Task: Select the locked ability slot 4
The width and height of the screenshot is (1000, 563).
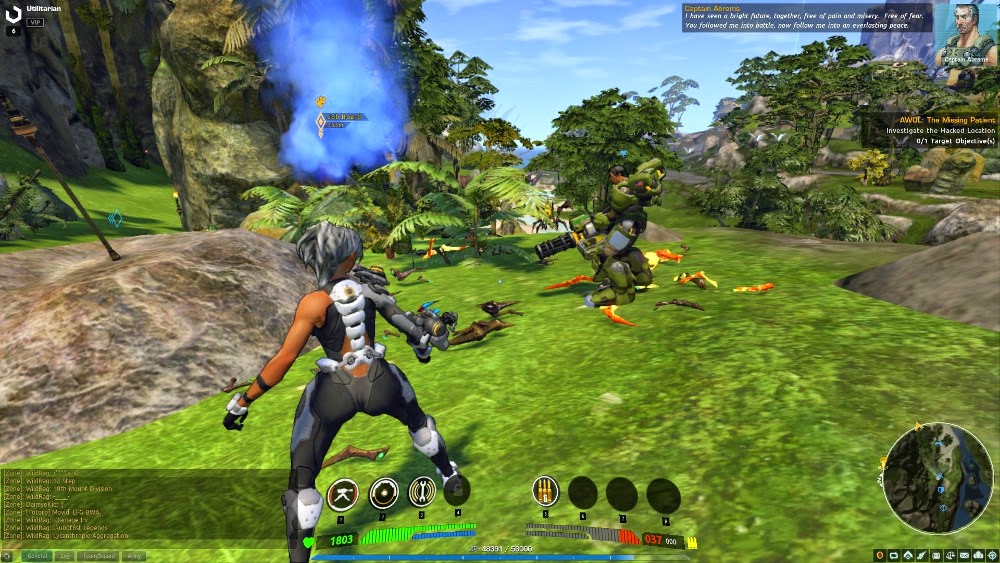Action: click(457, 490)
